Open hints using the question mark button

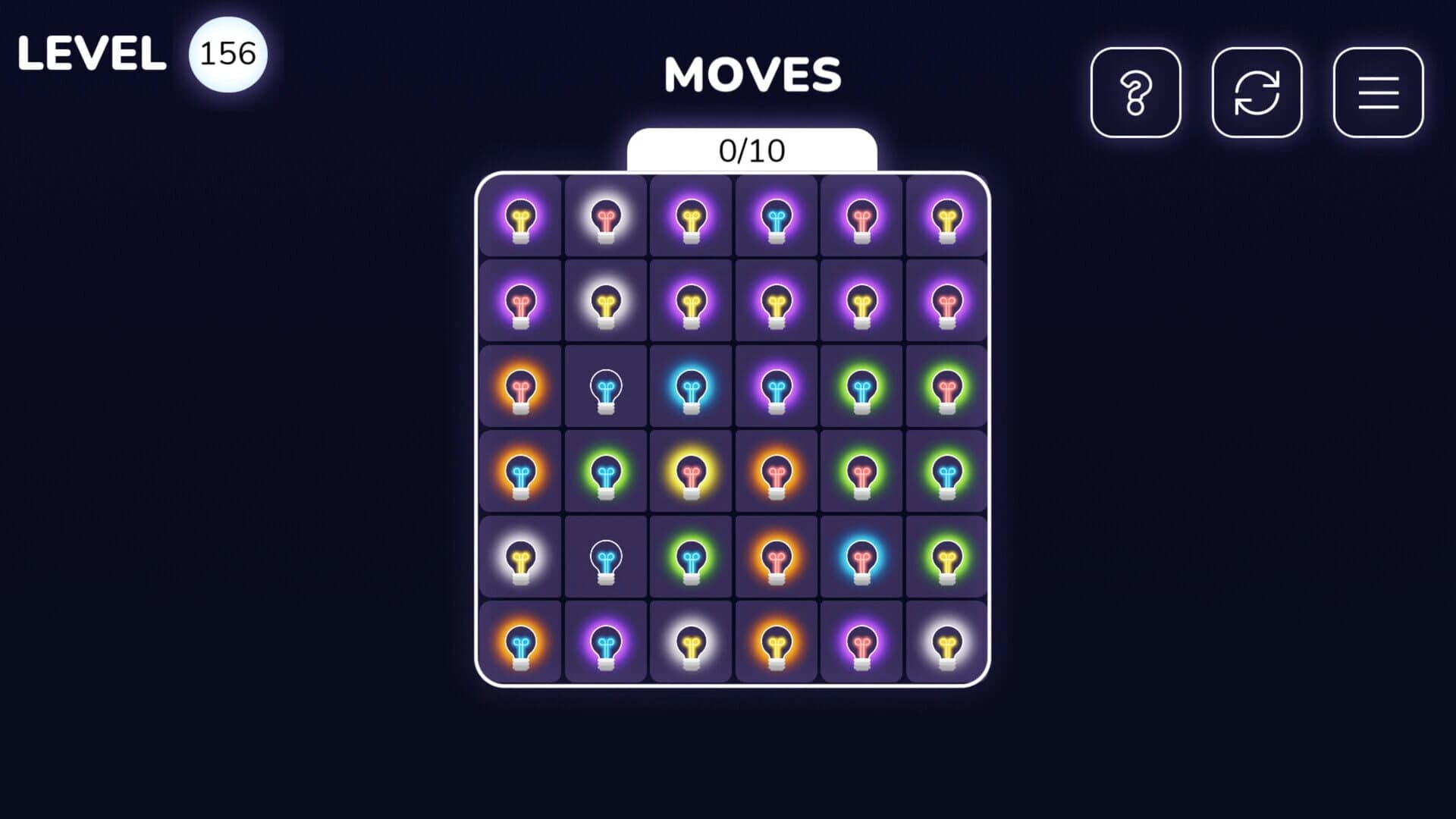pyautogui.click(x=1135, y=94)
